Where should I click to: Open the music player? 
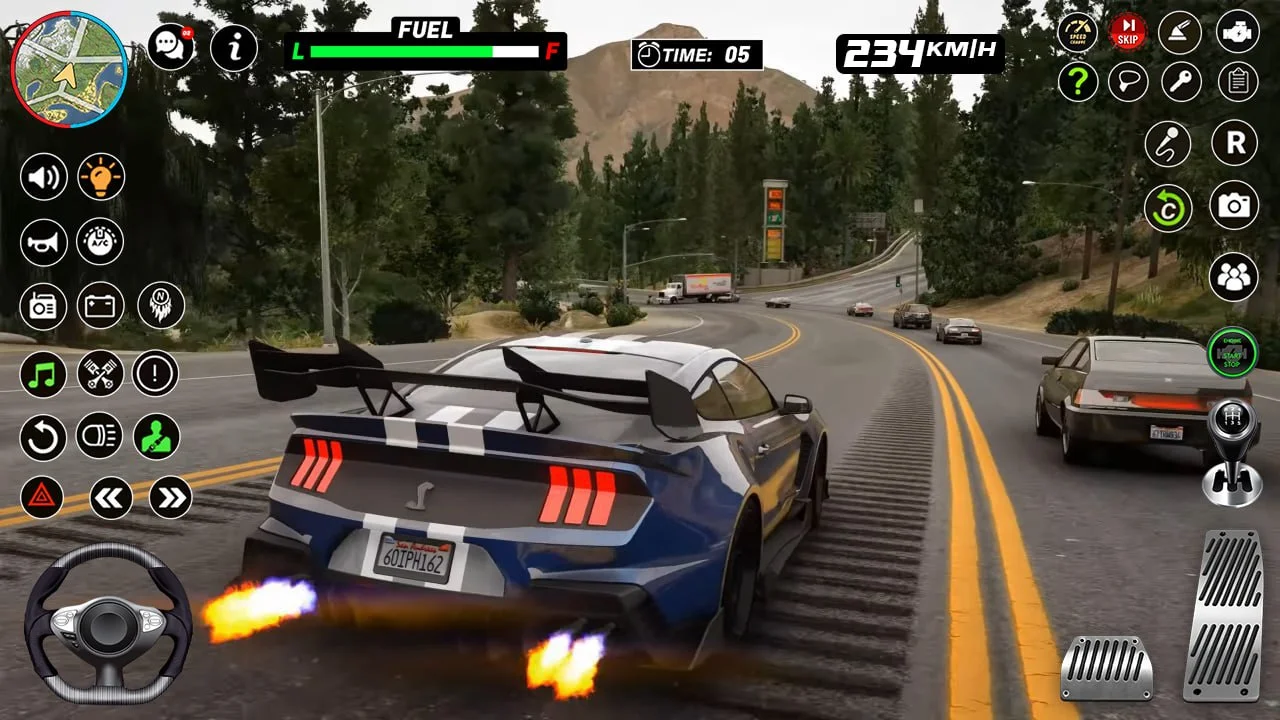point(44,375)
